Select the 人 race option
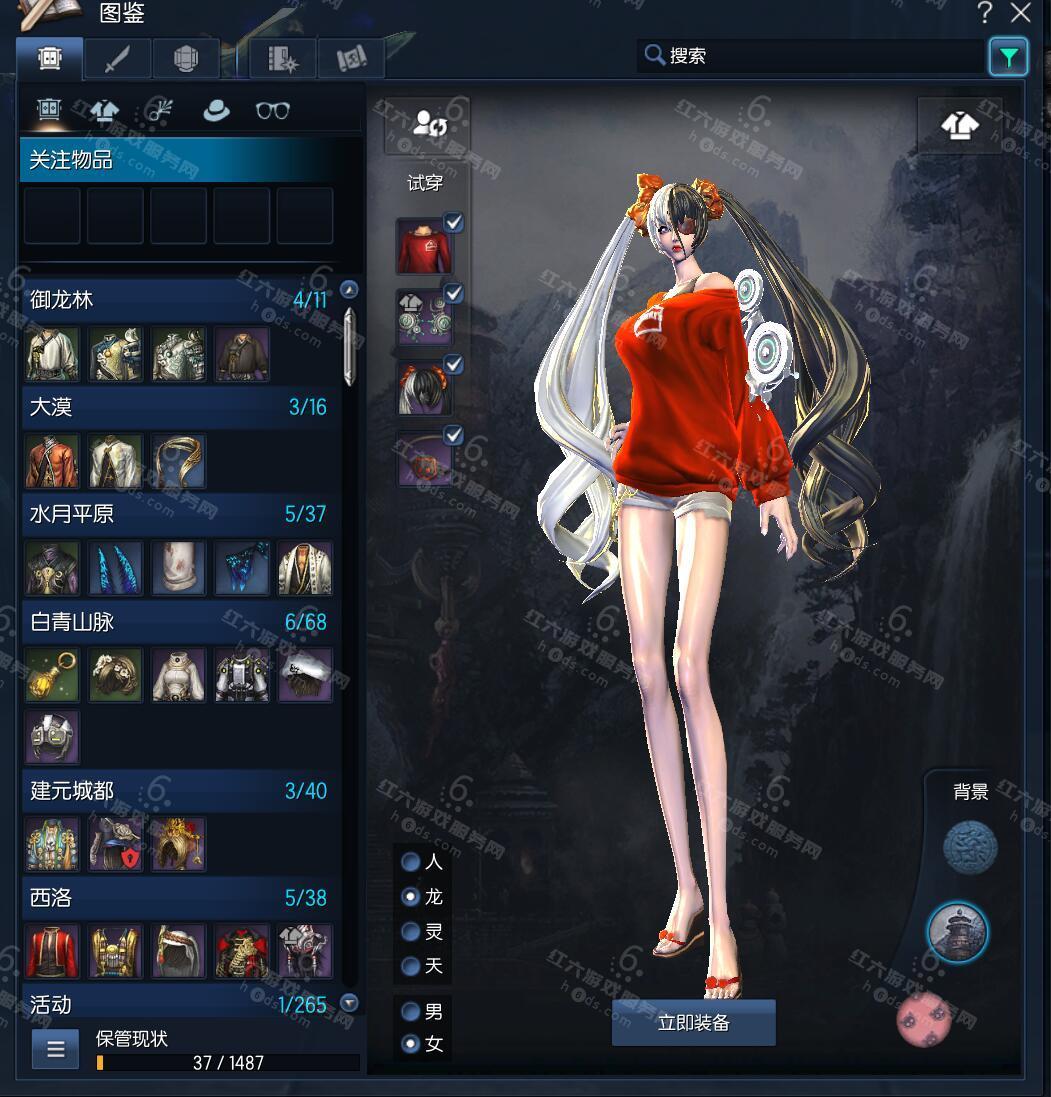 [x=410, y=861]
